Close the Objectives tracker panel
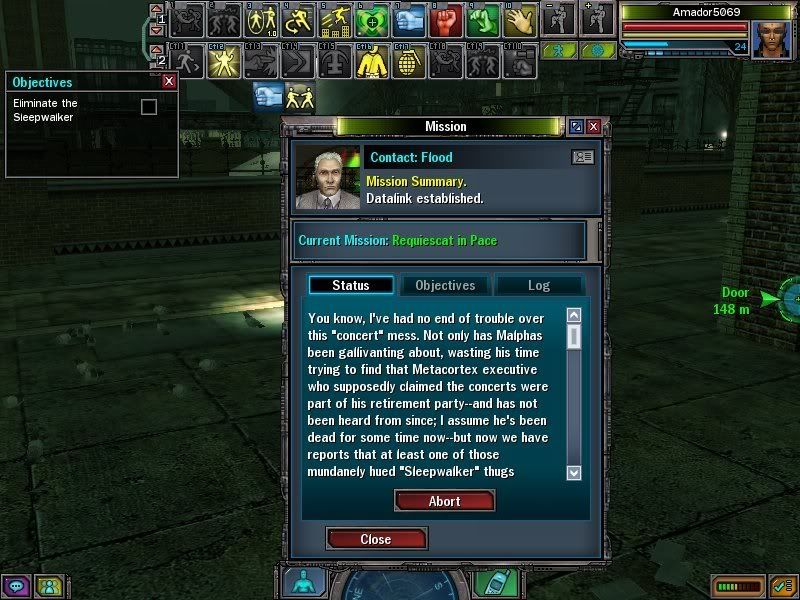This screenshot has height=600, width=800. (x=169, y=82)
